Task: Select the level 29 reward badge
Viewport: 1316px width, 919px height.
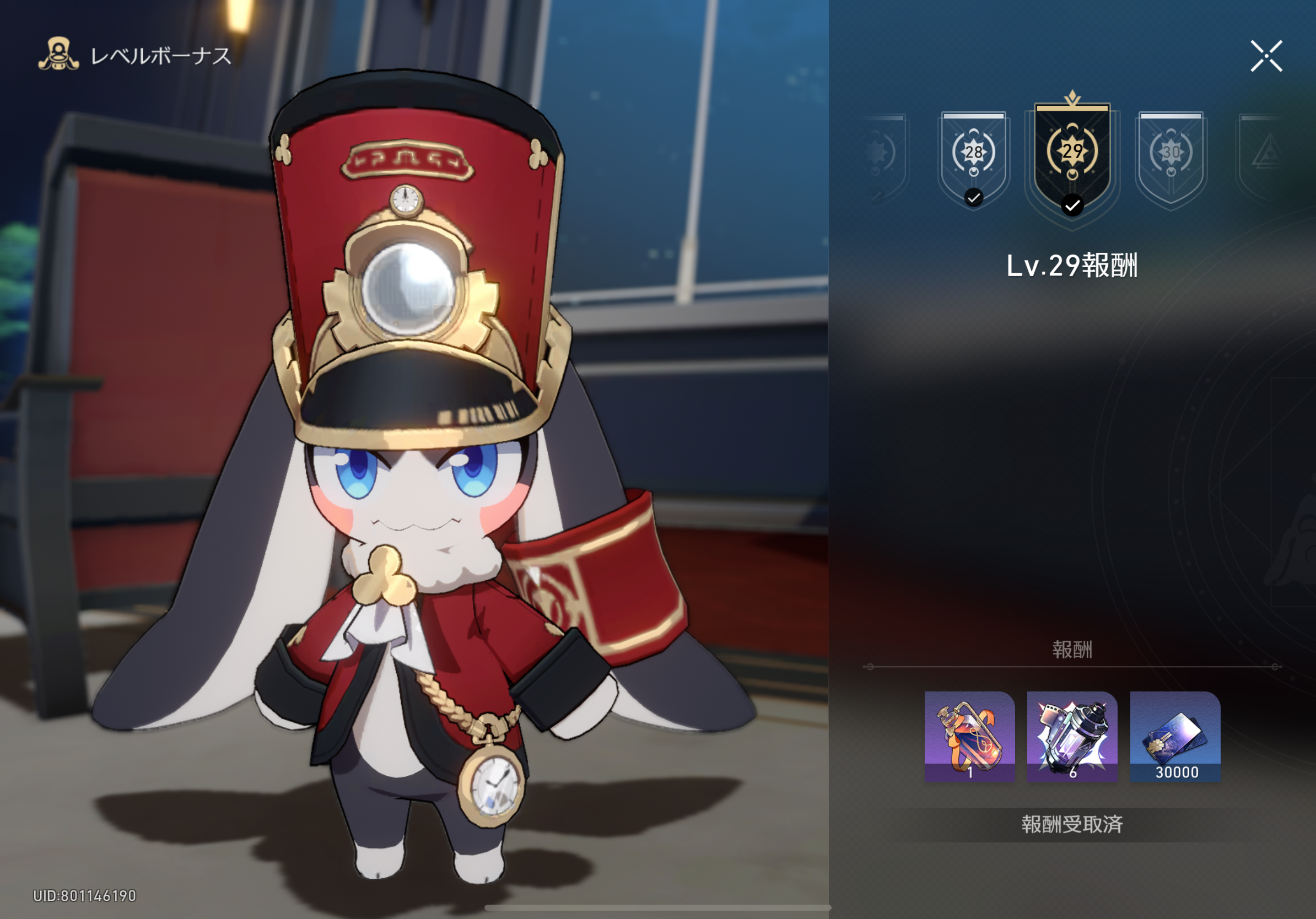Action: pos(1072,158)
